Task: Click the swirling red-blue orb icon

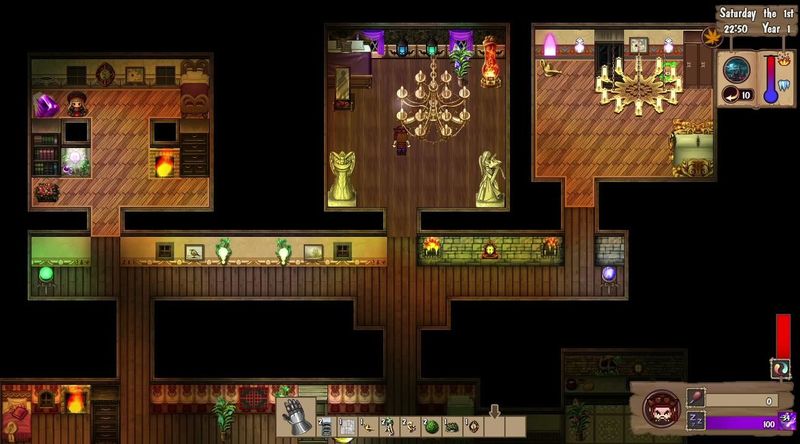Action: point(781,369)
